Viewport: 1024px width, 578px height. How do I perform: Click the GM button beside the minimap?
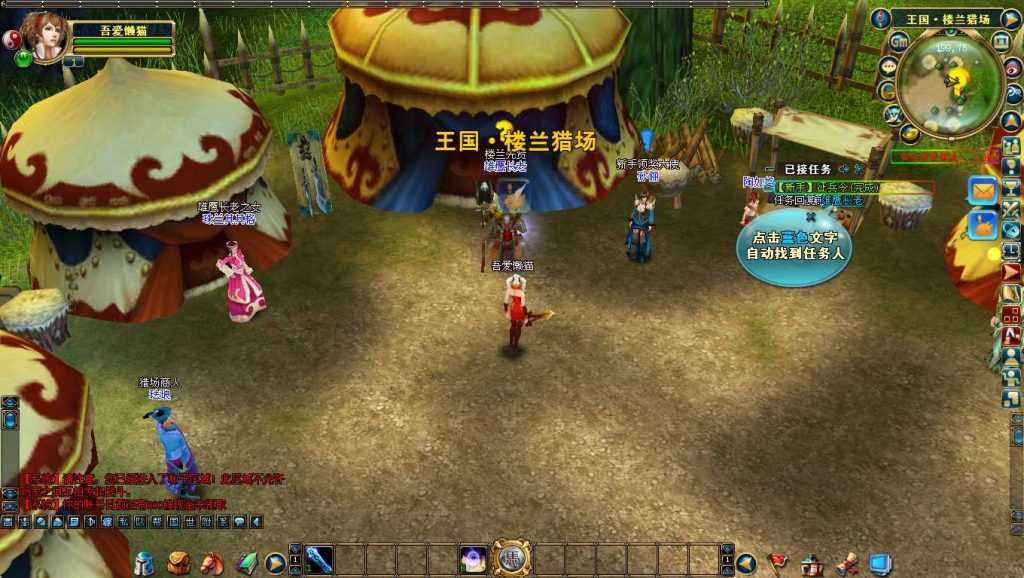899,41
